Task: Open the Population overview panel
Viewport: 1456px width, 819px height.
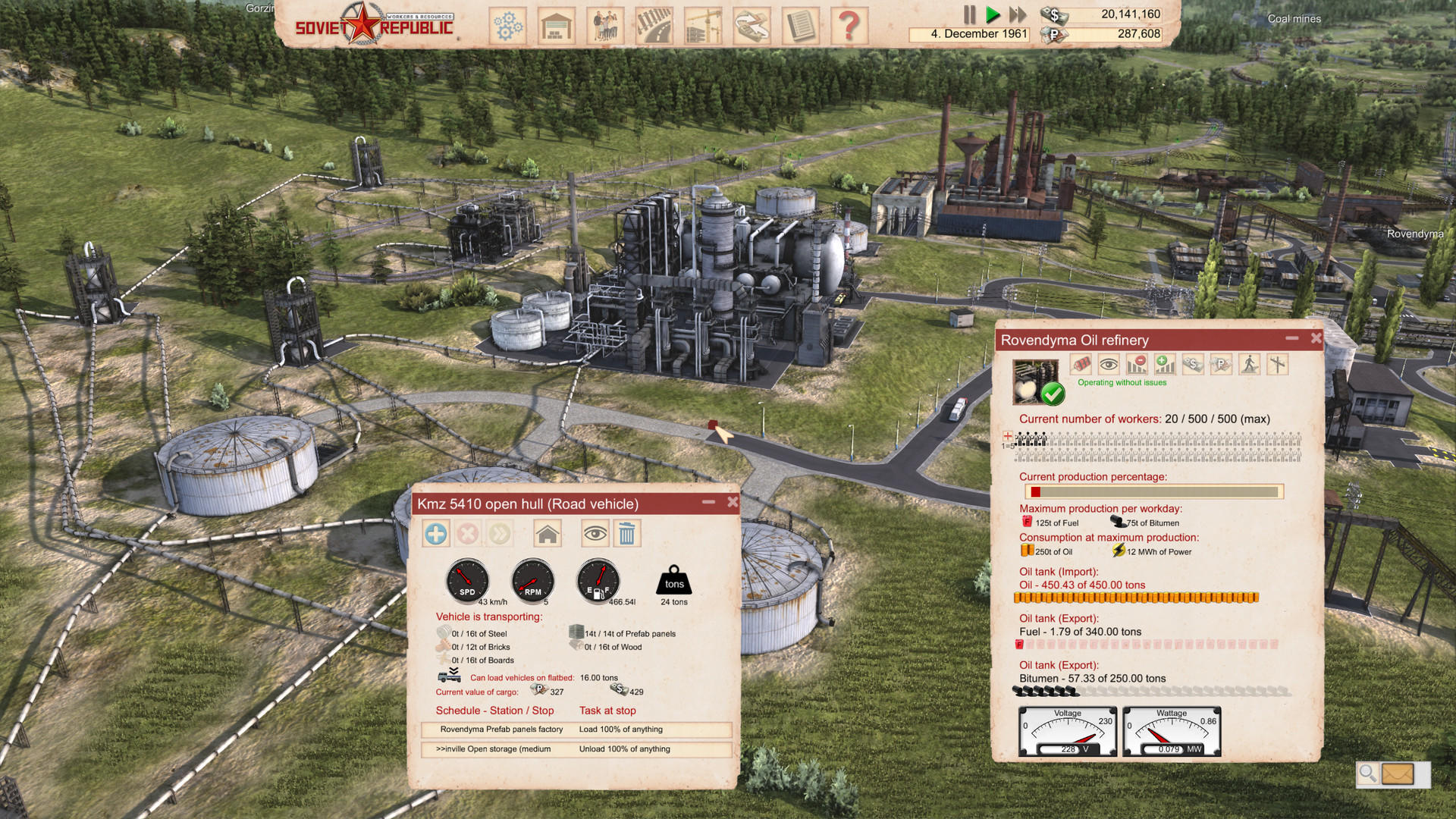Action: click(605, 25)
